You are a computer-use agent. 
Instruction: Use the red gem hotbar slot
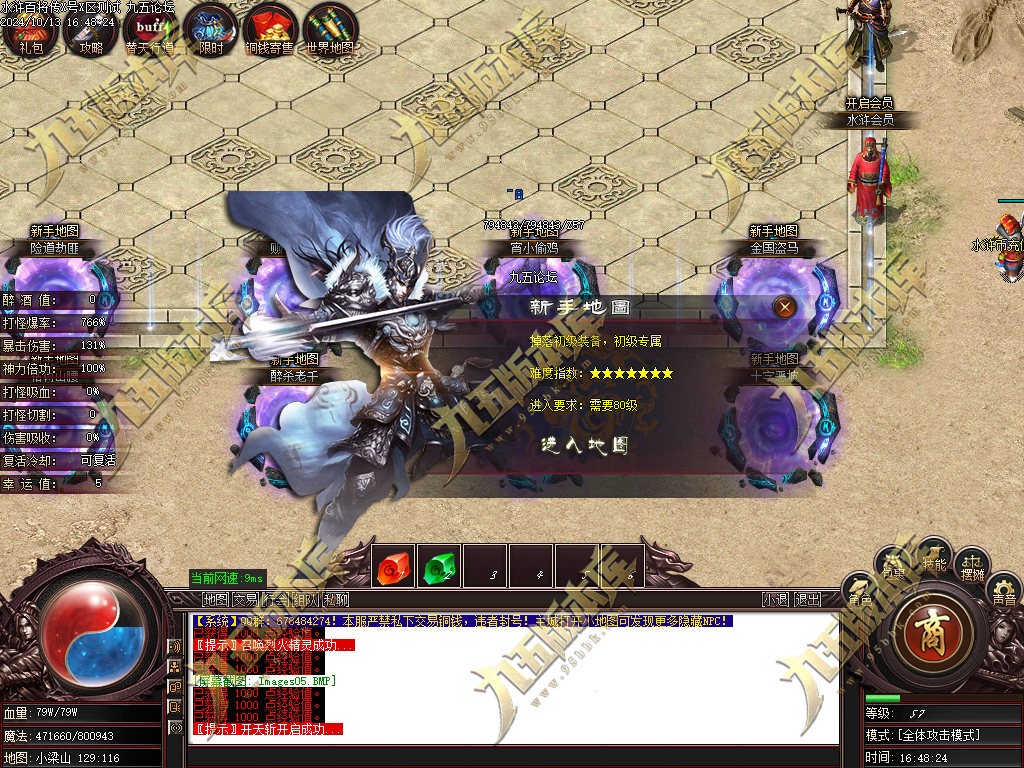click(x=393, y=568)
